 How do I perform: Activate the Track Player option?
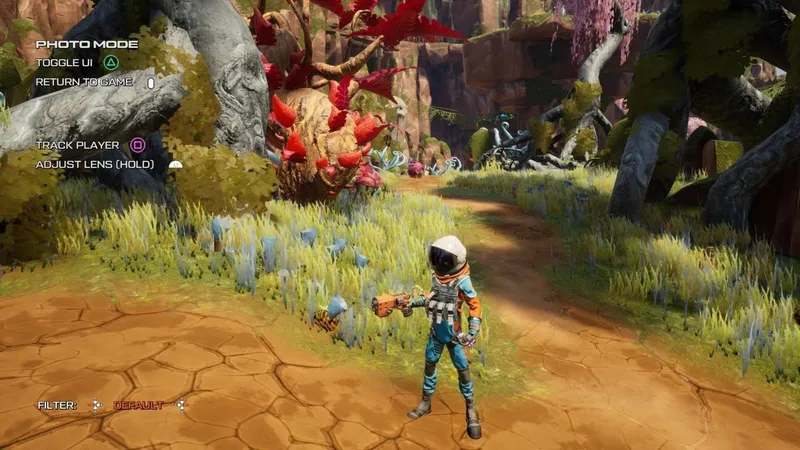(77, 145)
